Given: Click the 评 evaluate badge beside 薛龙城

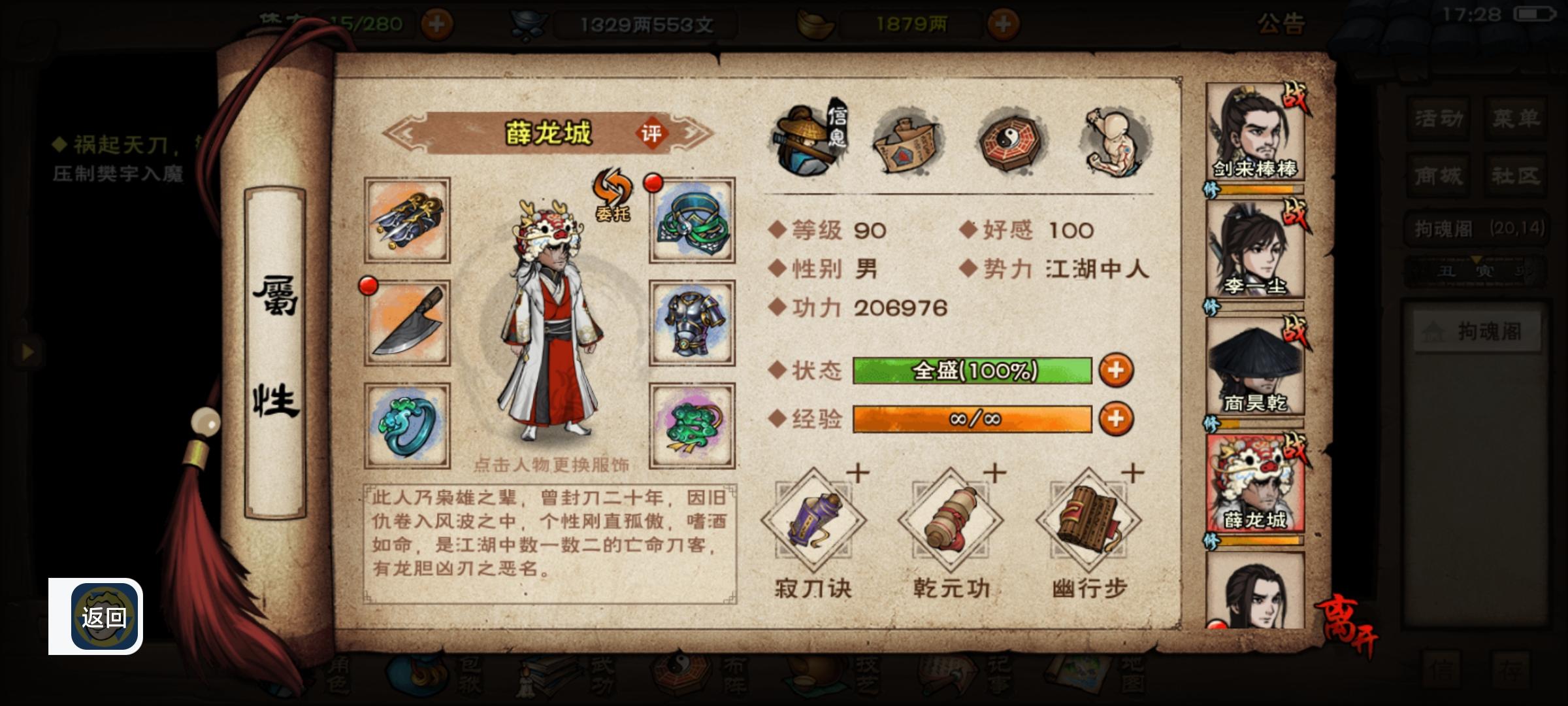Looking at the screenshot, I should [655, 132].
